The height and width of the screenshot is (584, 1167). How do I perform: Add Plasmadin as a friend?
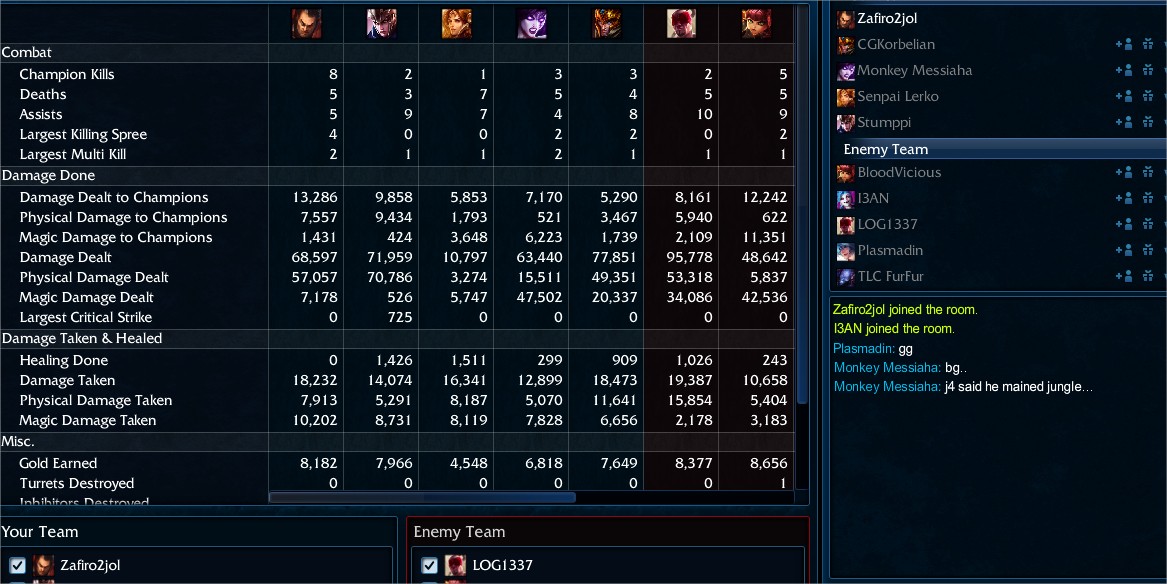[x=1123, y=250]
